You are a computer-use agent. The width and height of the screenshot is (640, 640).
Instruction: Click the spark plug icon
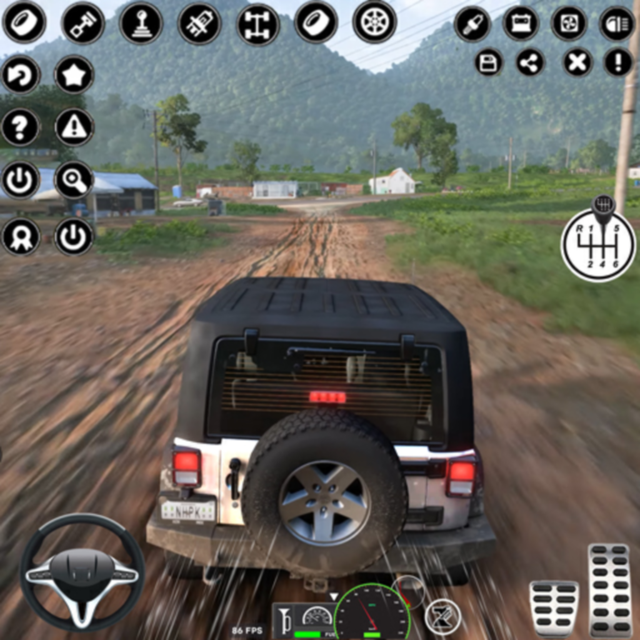point(472,23)
